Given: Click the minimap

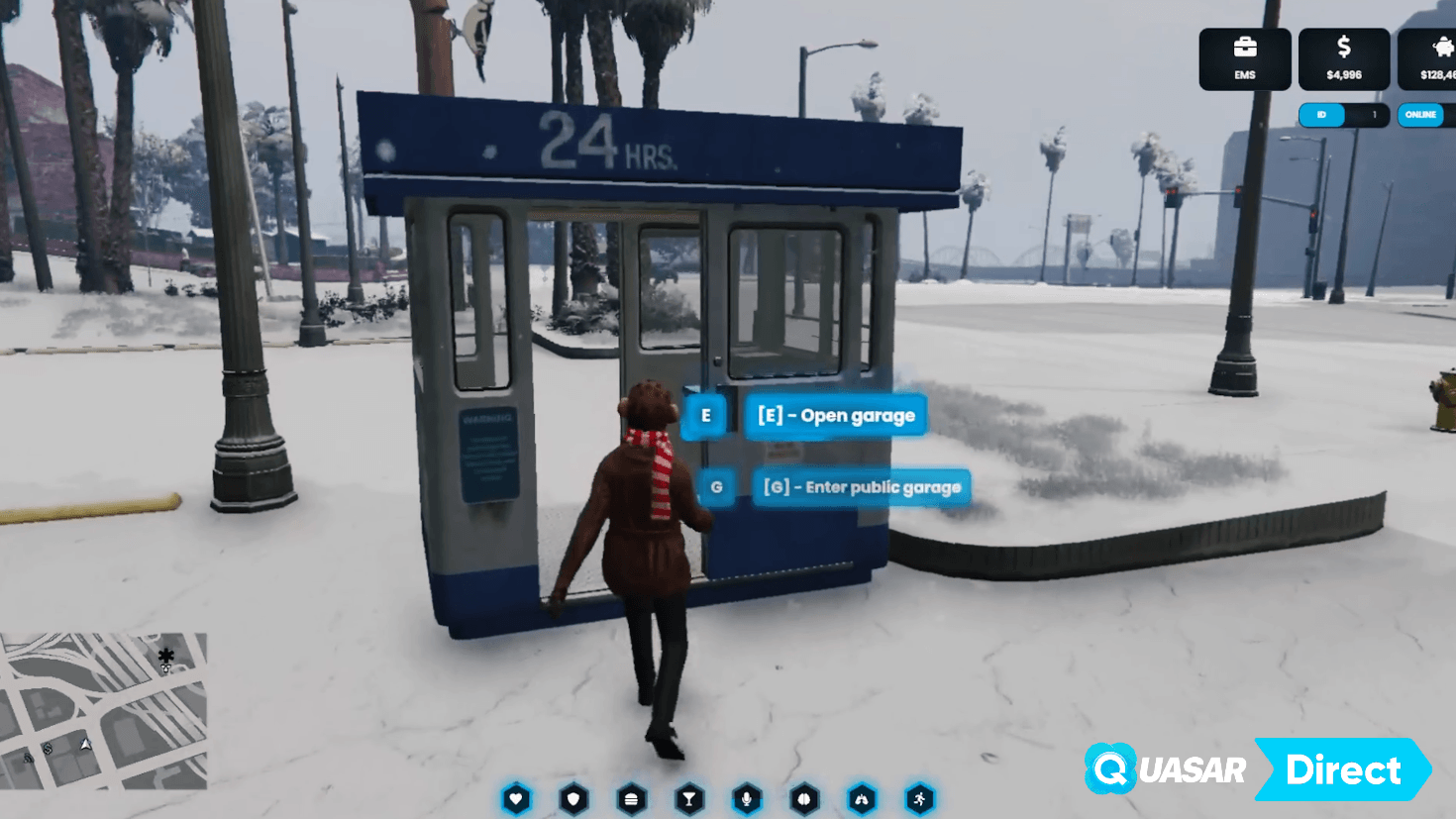Looking at the screenshot, I should click(x=103, y=710).
